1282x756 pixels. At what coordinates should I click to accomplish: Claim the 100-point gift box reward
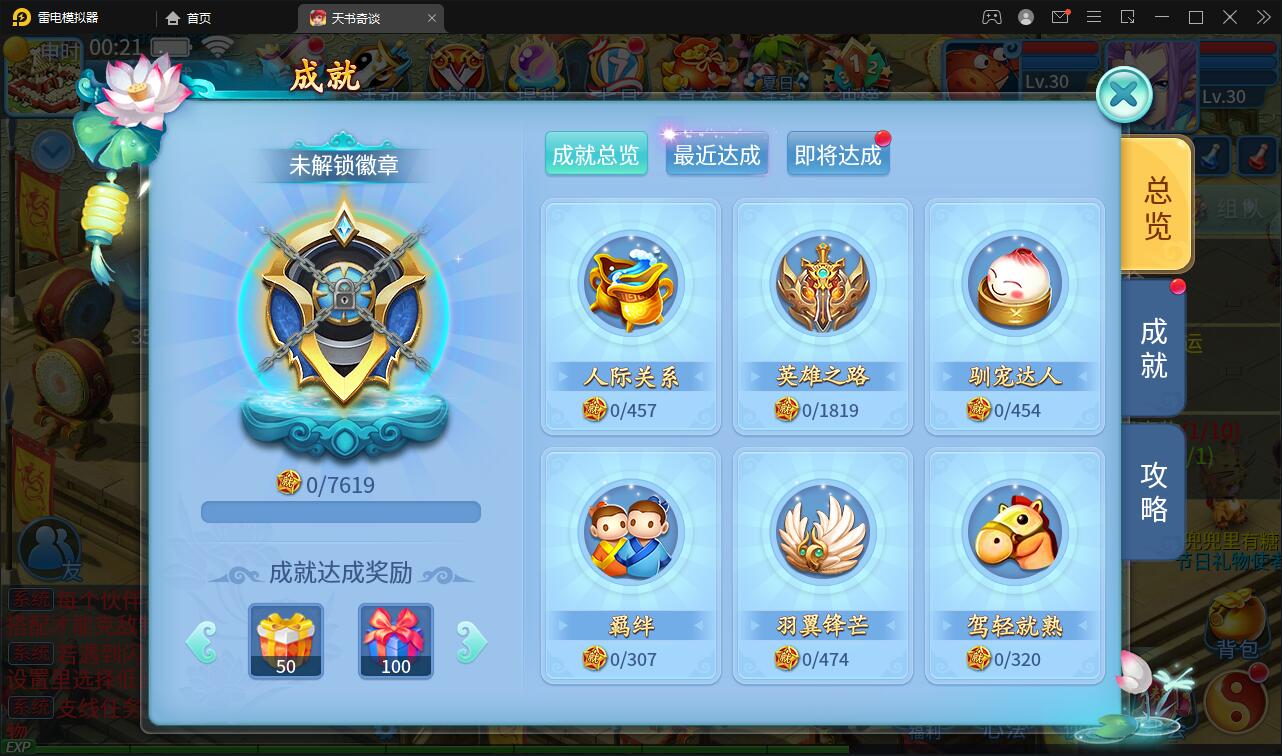pos(395,640)
